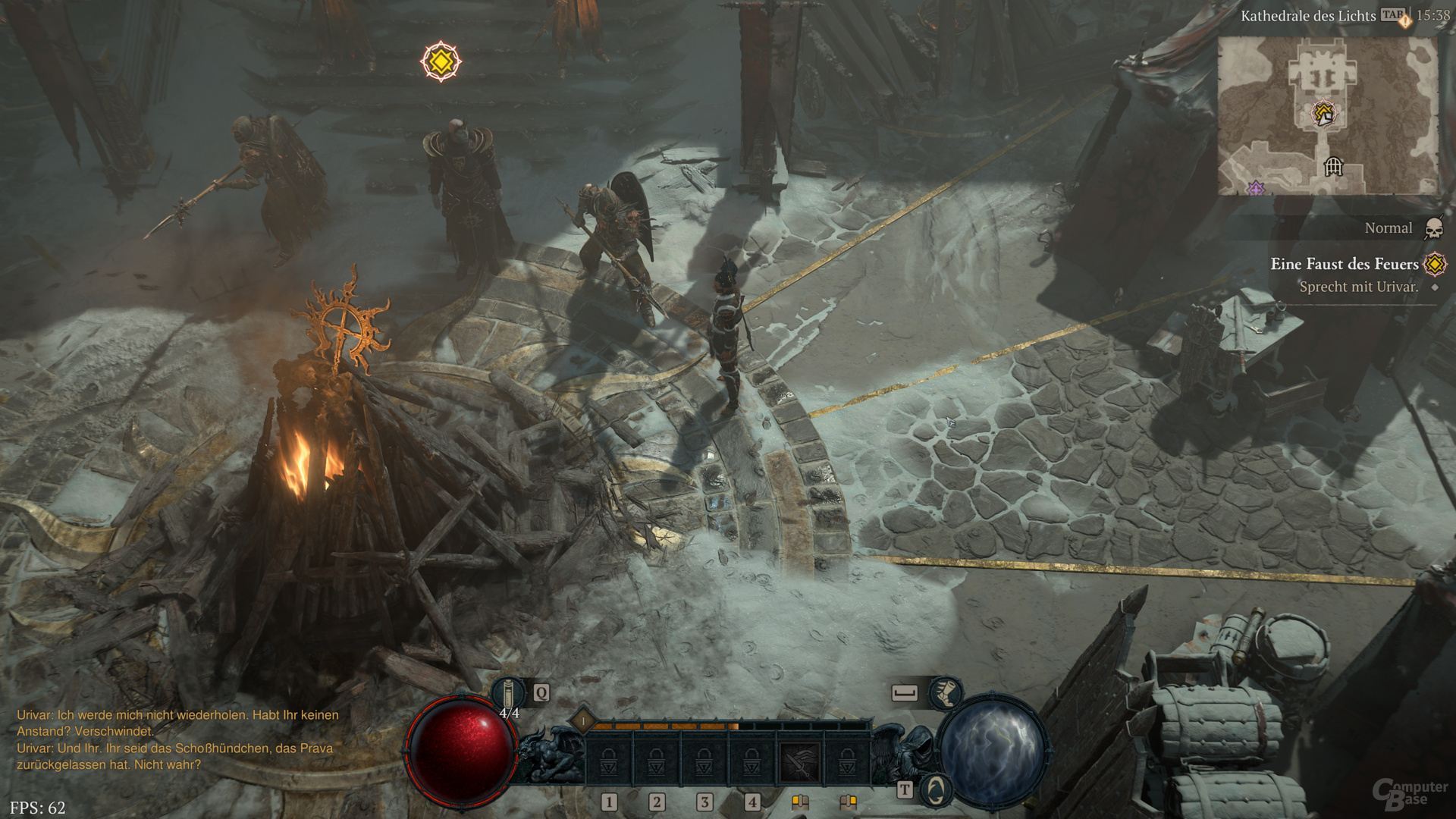Select the purple marker on the minimap
1456x819 pixels.
tap(1256, 187)
